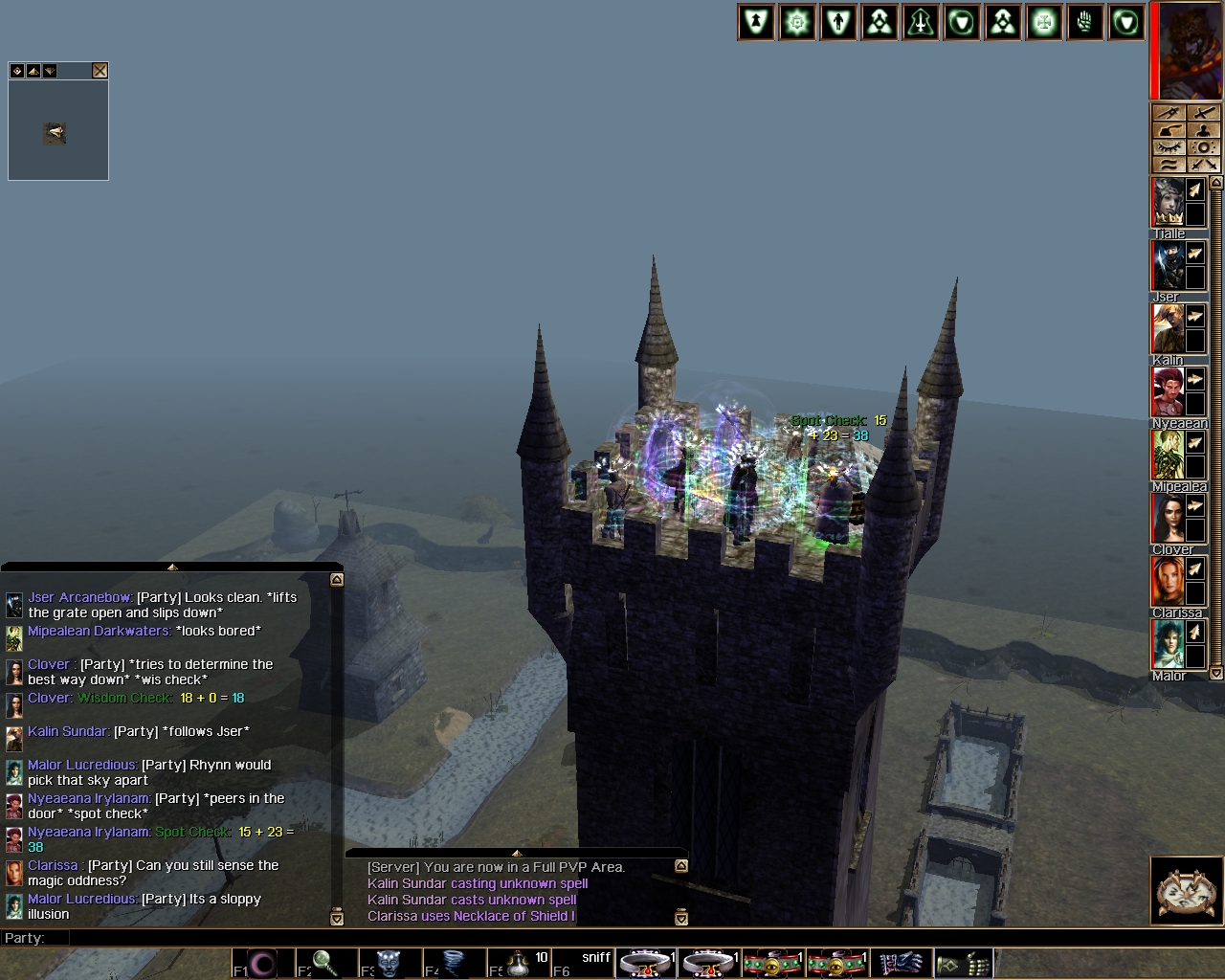Screen dimensions: 1225x980
Task: Select Clover's party portrait
Action: [x=1168, y=518]
